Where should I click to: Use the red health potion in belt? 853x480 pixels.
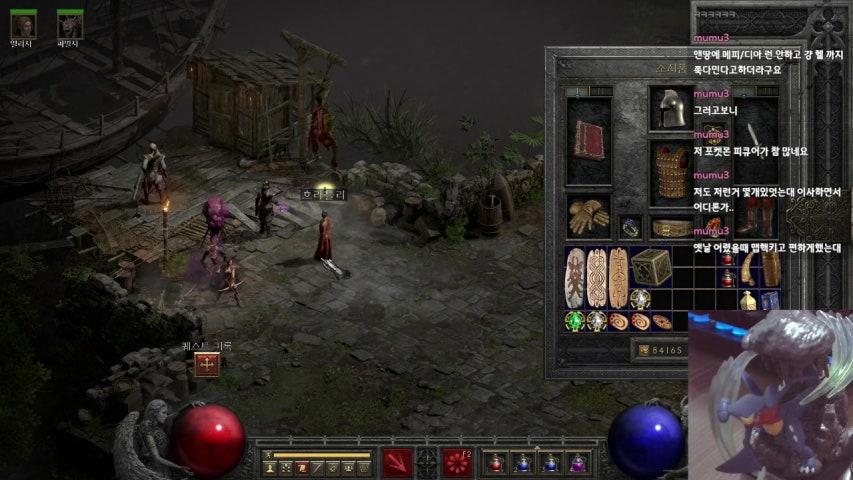[495, 463]
